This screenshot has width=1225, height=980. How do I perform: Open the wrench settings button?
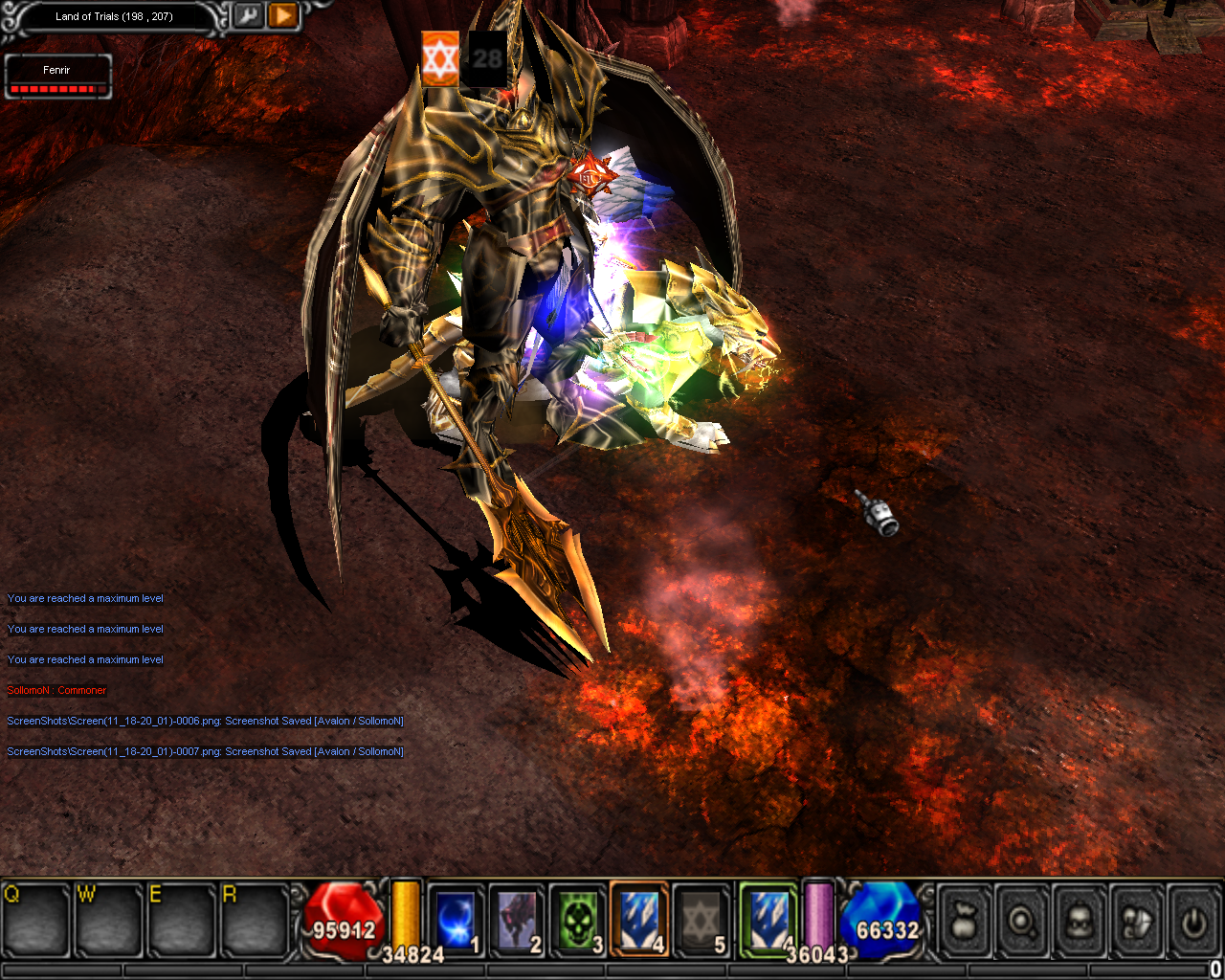pyautogui.click(x=248, y=16)
